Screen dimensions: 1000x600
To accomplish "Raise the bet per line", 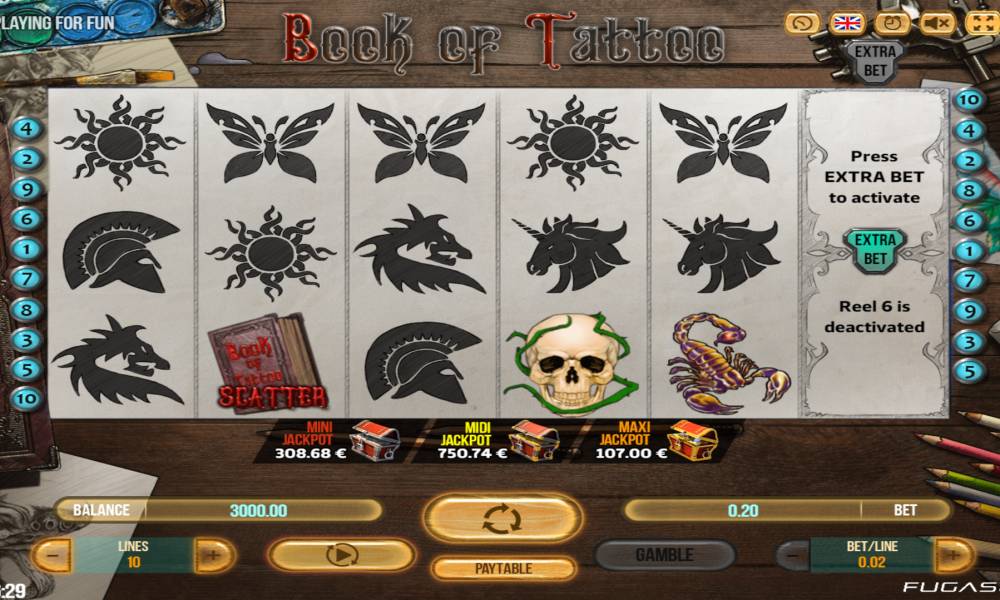I will pyautogui.click(x=953, y=555).
